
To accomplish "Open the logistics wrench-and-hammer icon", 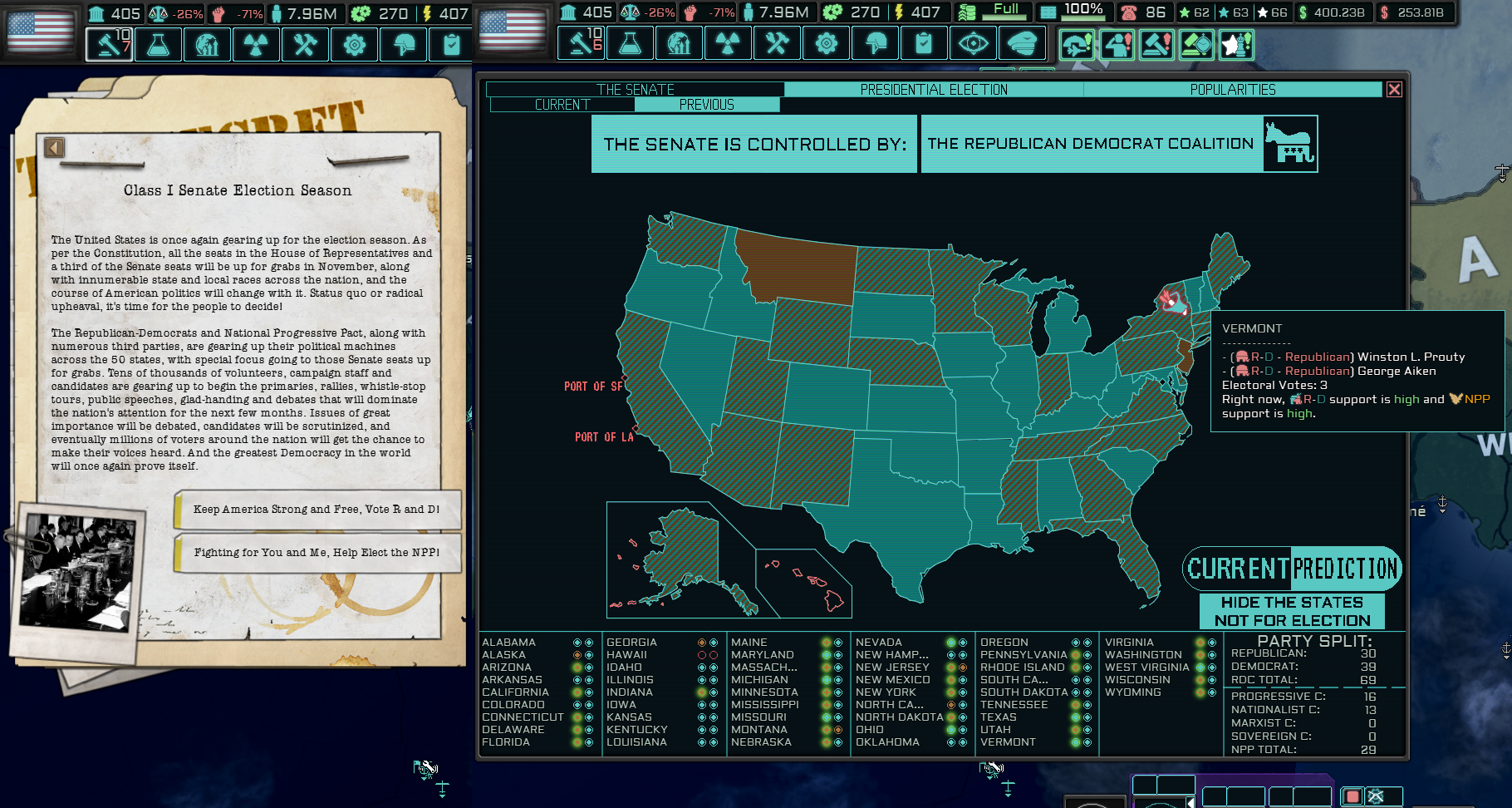I will click(x=777, y=44).
